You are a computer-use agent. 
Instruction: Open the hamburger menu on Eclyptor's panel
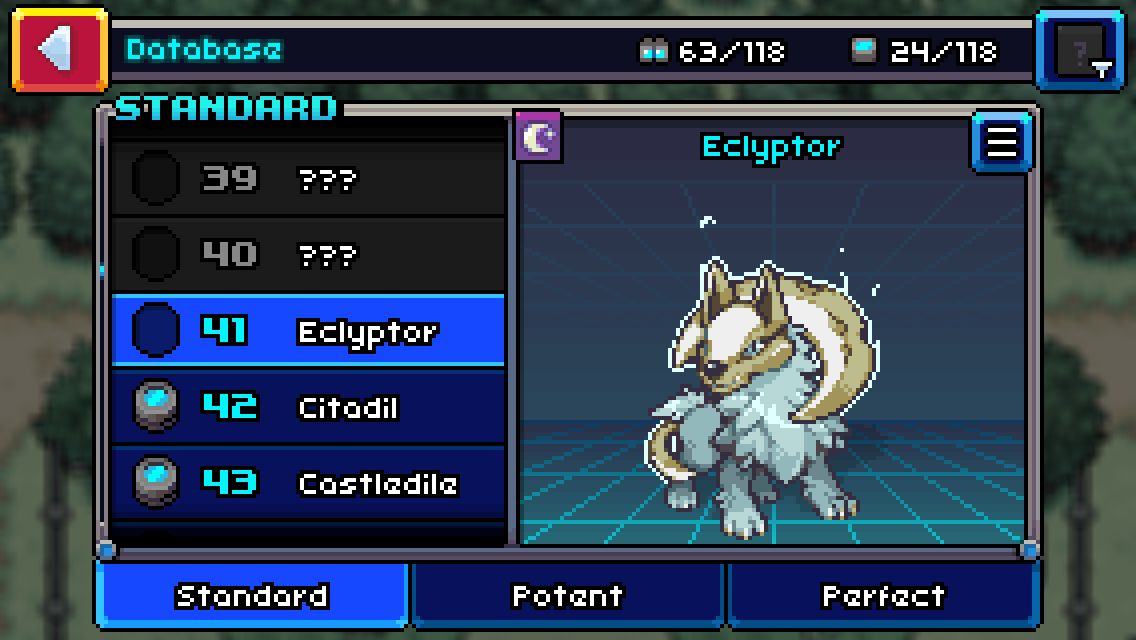[x=1001, y=144]
